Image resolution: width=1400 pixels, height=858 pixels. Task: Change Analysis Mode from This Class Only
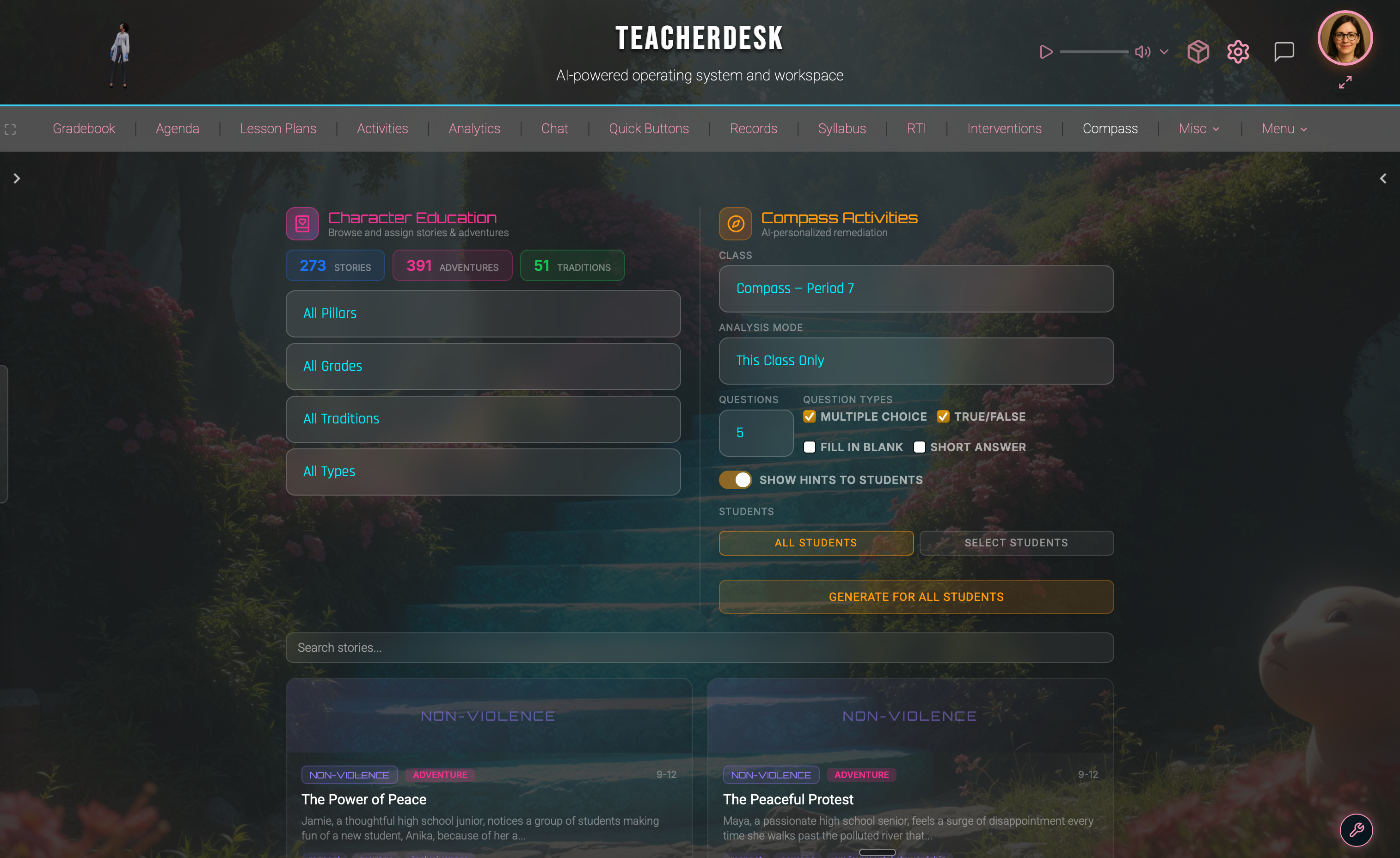[x=915, y=361]
